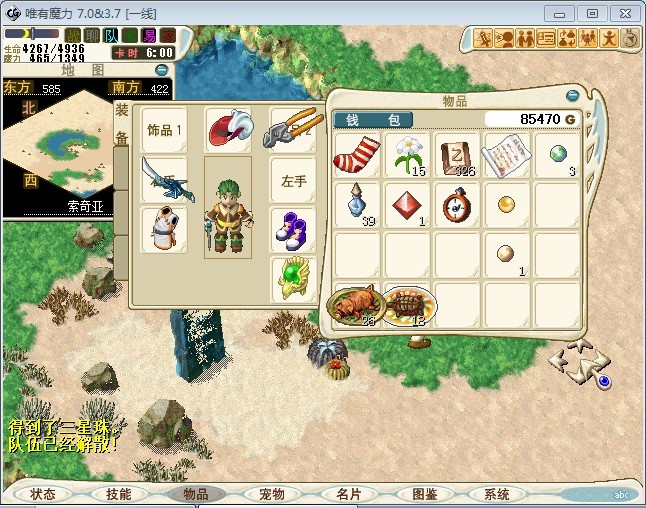The image size is (646, 508).
Task: Open the 状态 status tab
Action: (43, 494)
